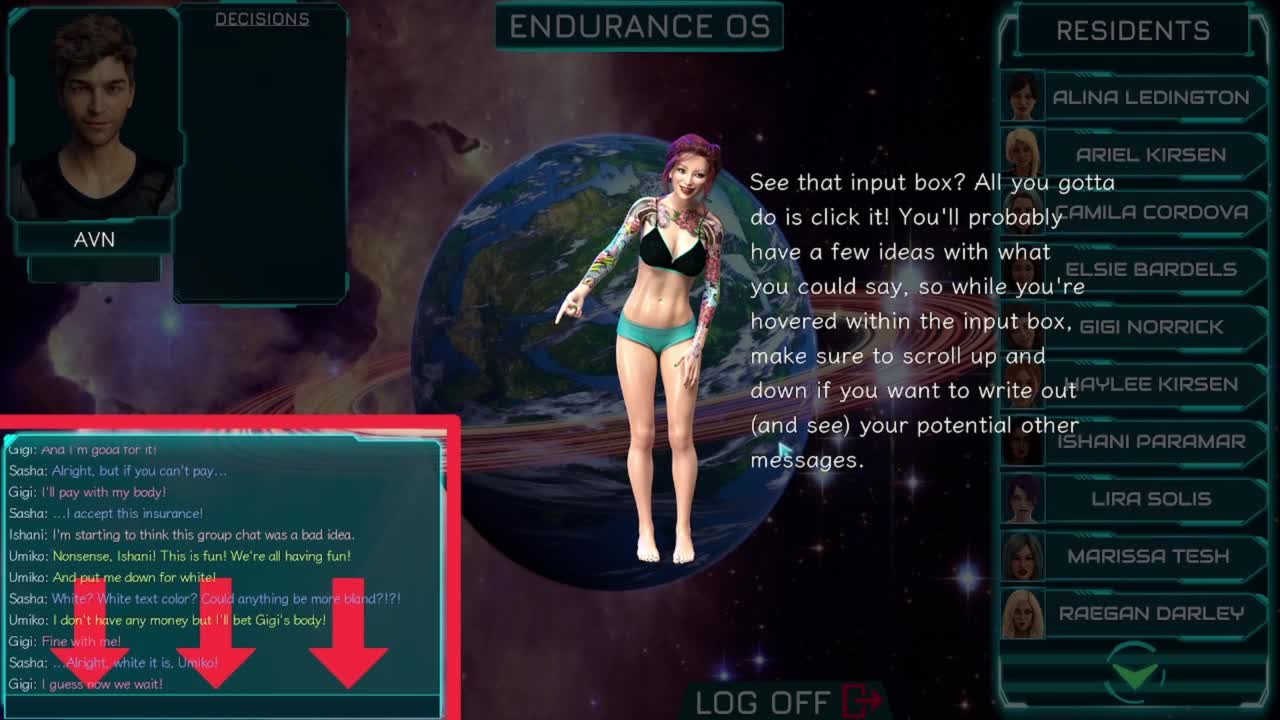View Marissa Tesh's resident entry
The width and height of the screenshot is (1280, 720).
pos(1150,556)
